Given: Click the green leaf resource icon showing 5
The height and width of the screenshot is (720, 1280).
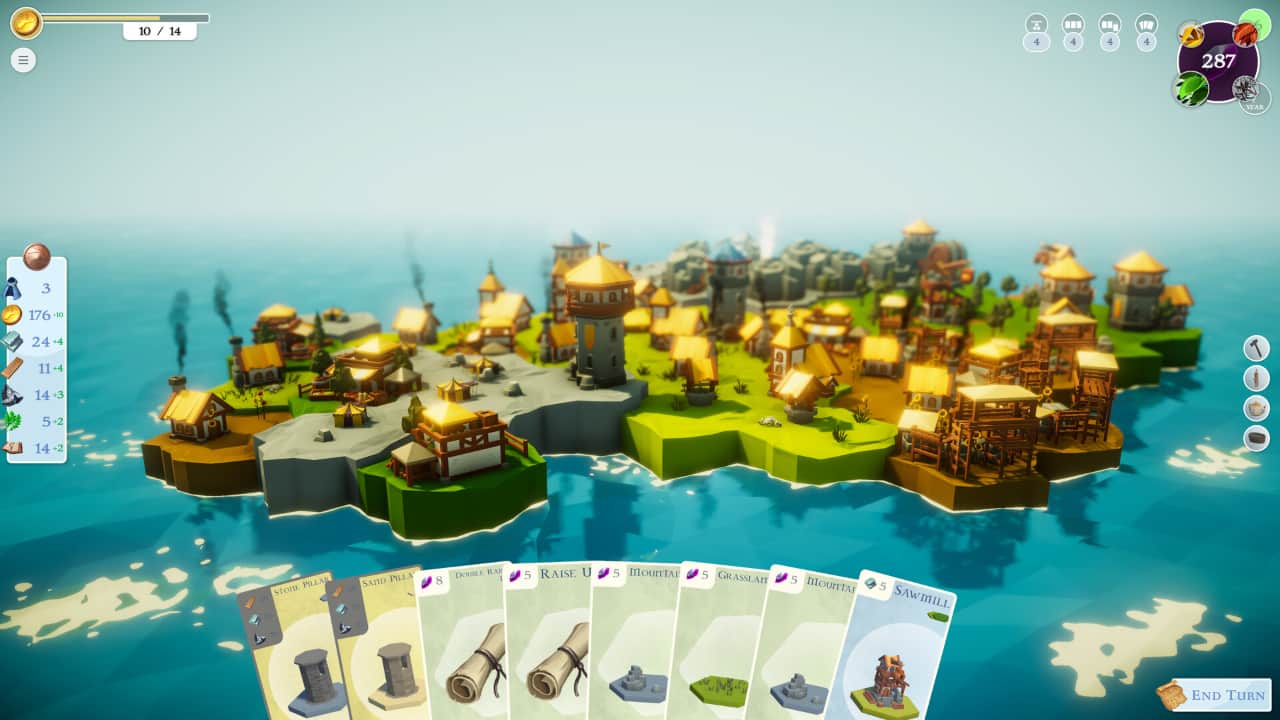Looking at the screenshot, I should [16, 419].
